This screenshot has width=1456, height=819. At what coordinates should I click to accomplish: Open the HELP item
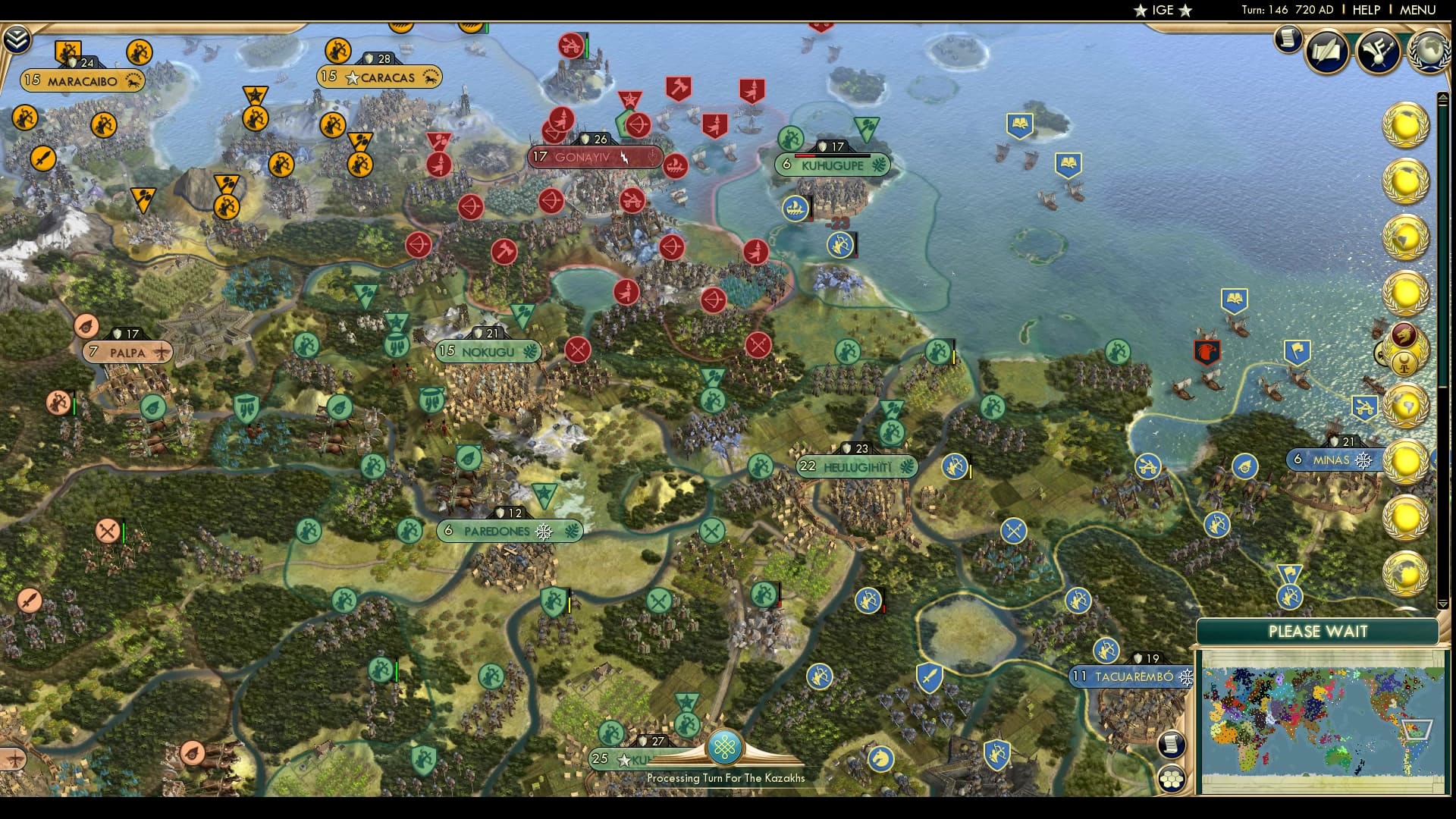click(x=1366, y=10)
